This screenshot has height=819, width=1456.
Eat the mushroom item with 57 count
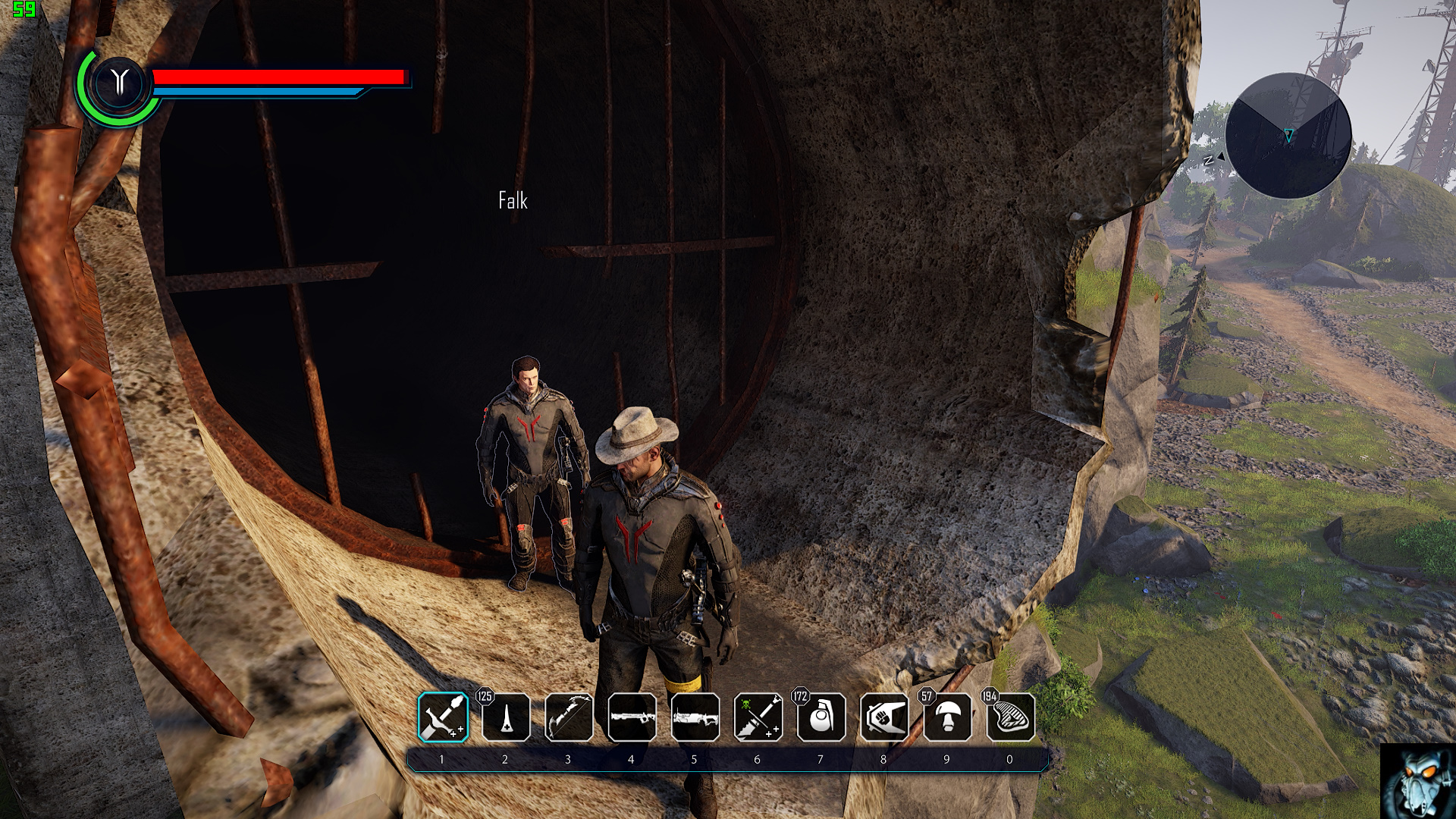pos(948,717)
